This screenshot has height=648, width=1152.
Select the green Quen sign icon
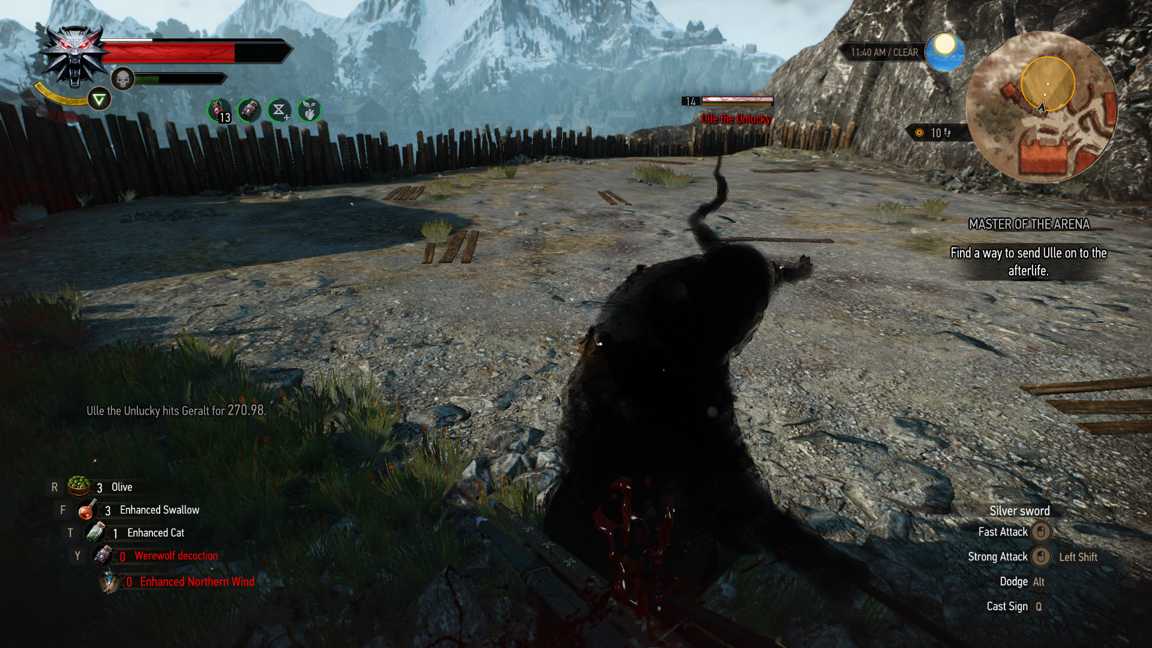point(99,99)
